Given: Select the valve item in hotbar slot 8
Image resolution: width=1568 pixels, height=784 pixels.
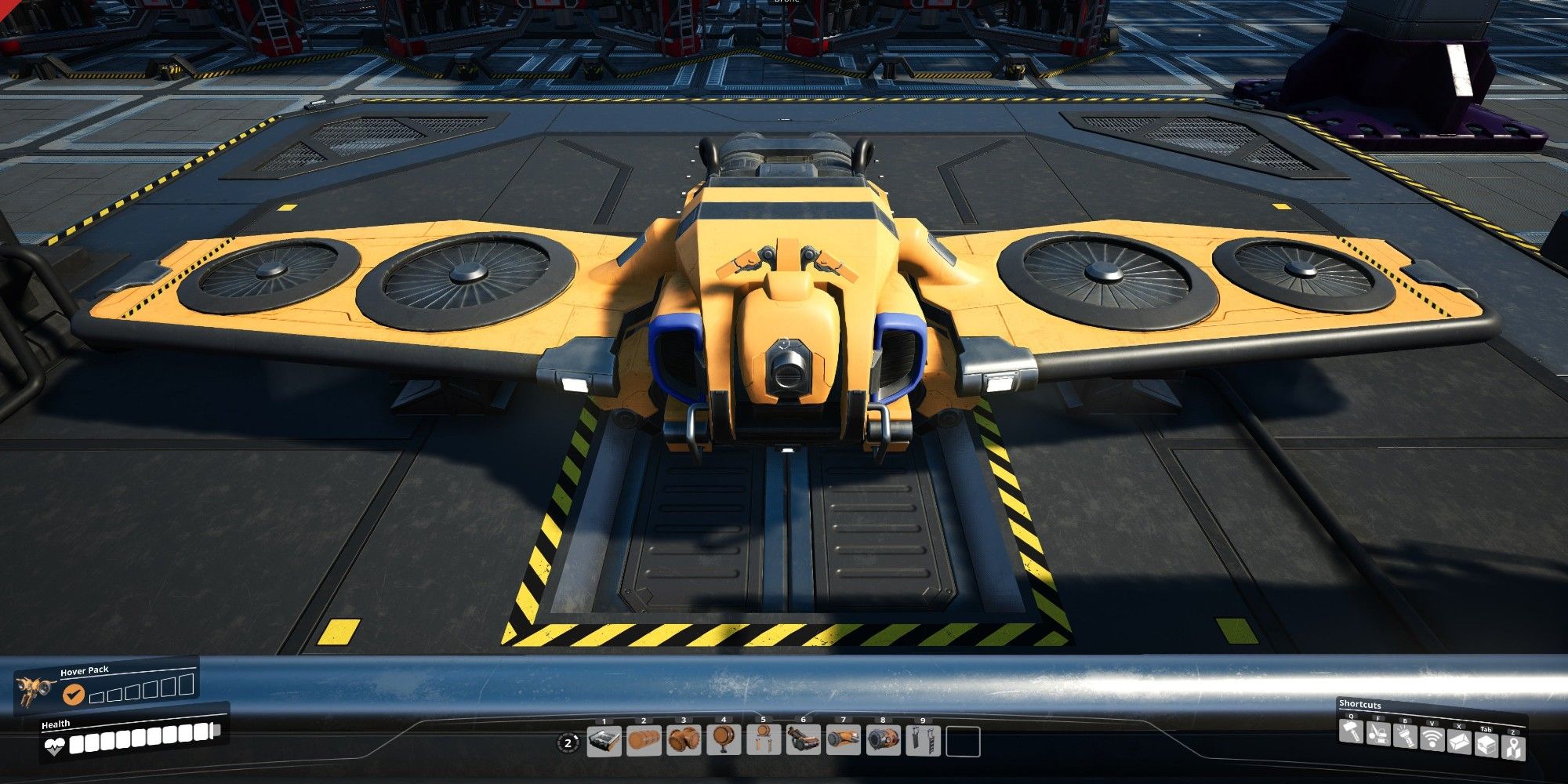Looking at the screenshot, I should [883, 741].
